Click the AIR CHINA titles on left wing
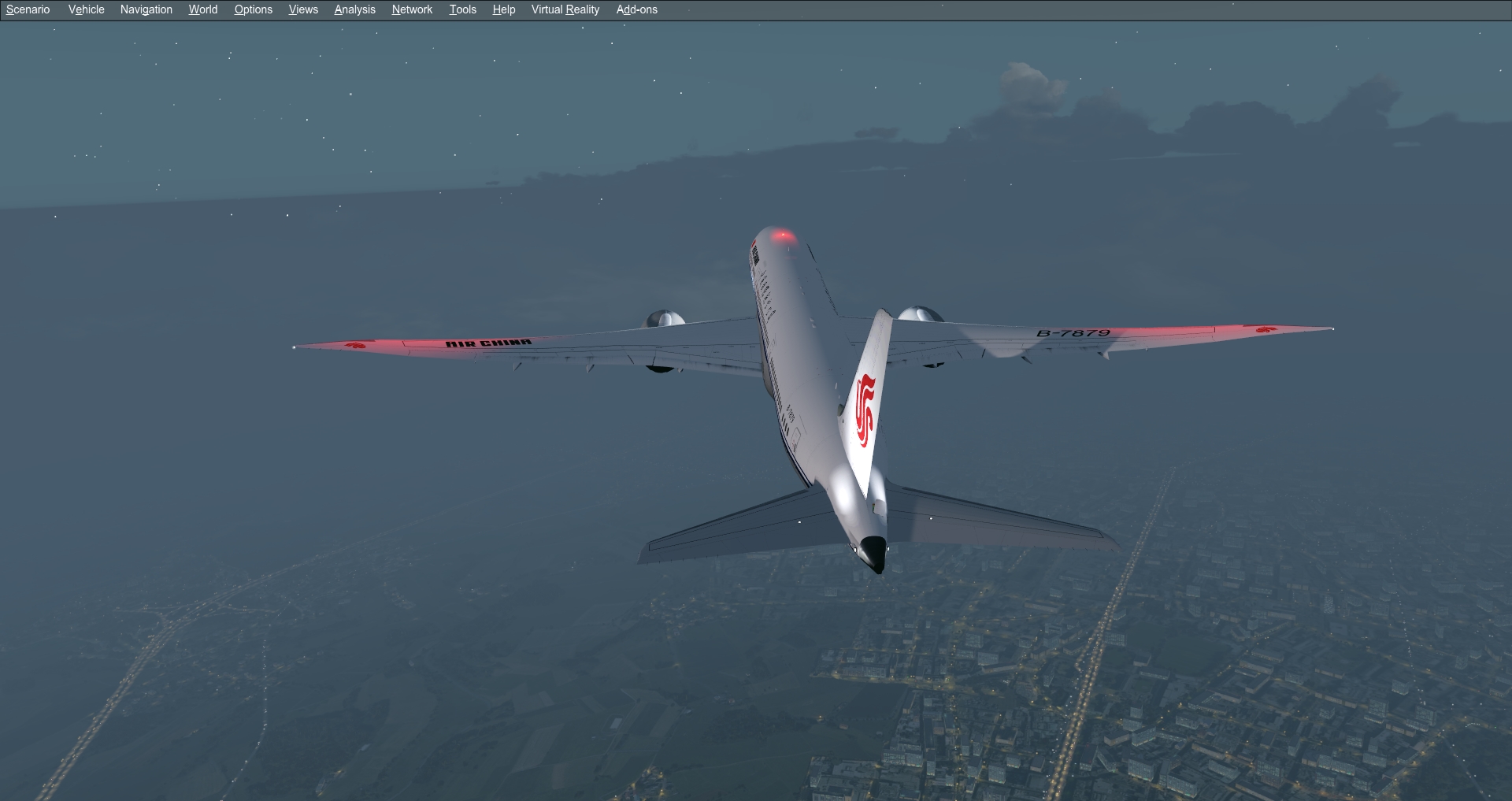 coord(488,341)
